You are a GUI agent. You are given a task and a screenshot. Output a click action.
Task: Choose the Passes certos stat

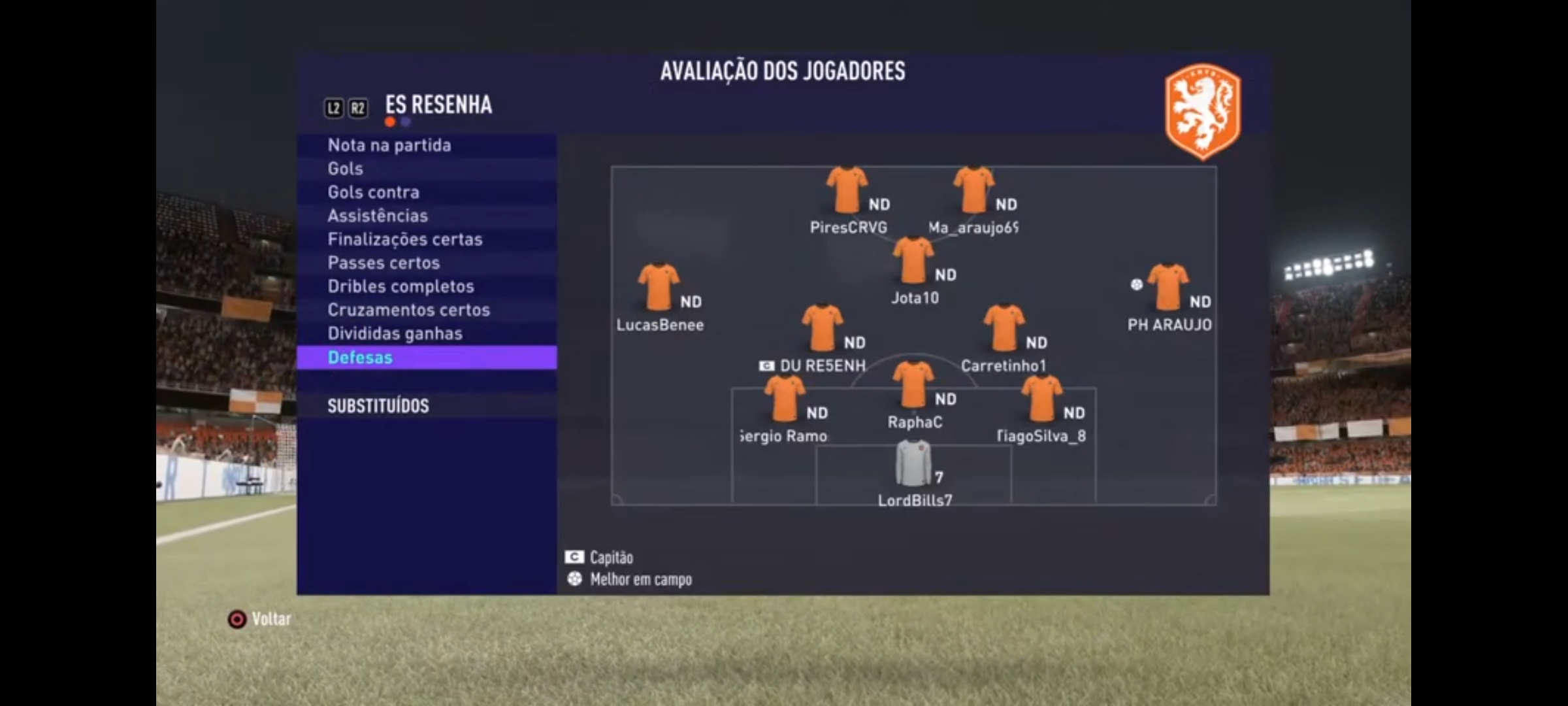pyautogui.click(x=384, y=263)
